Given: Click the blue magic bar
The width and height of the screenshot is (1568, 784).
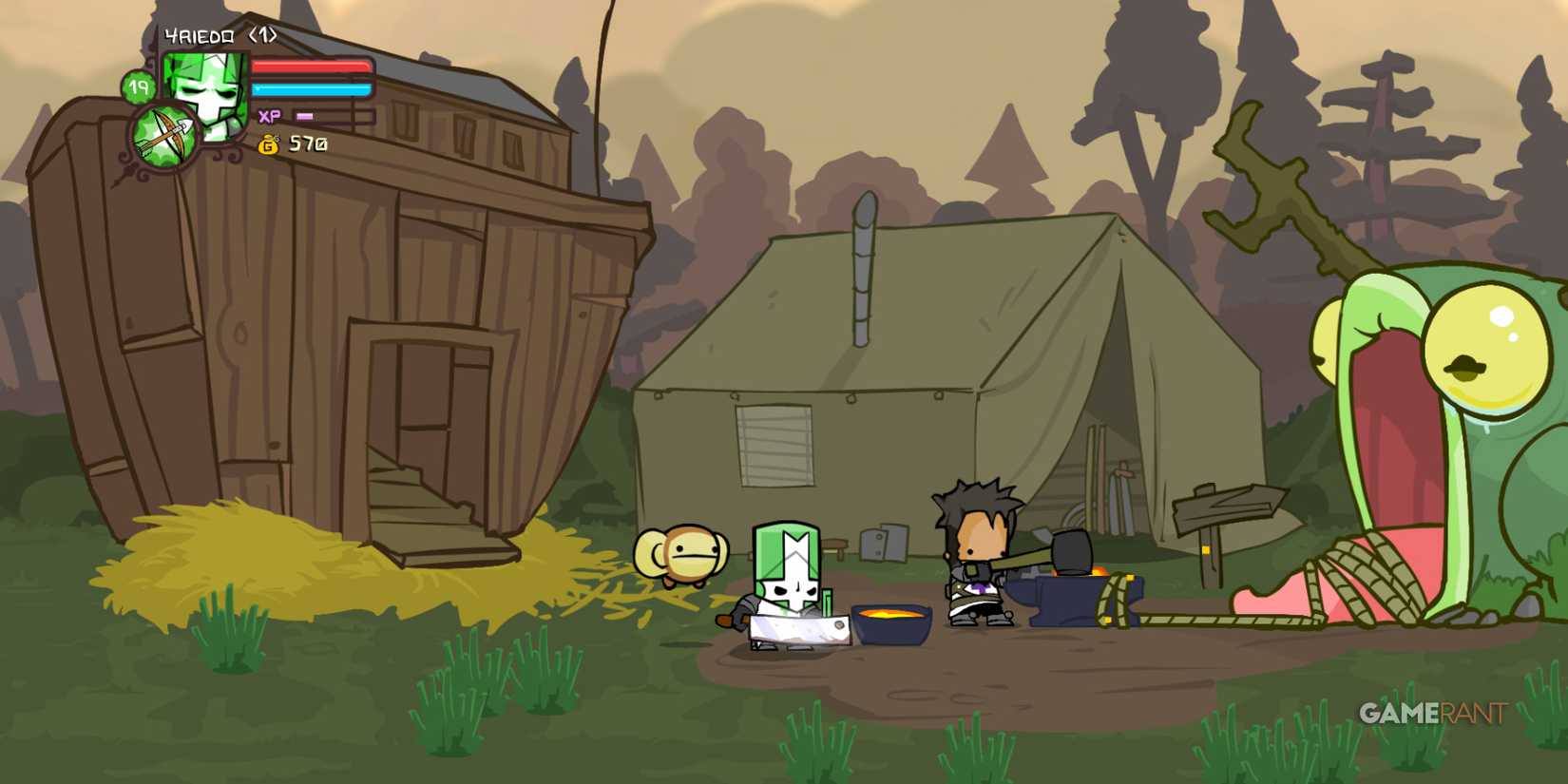Looking at the screenshot, I should (x=314, y=87).
